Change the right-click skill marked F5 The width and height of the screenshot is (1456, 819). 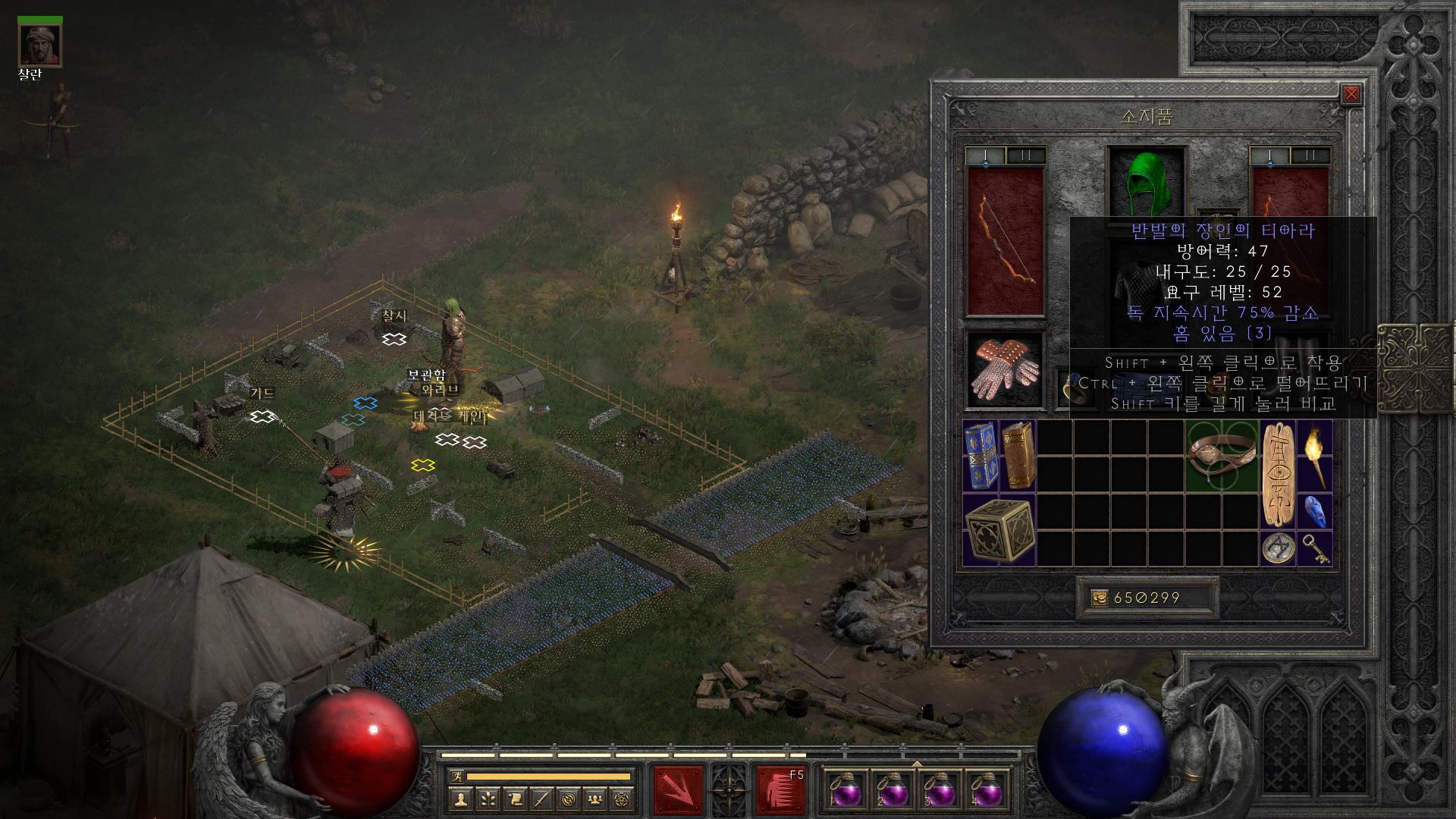[780, 789]
